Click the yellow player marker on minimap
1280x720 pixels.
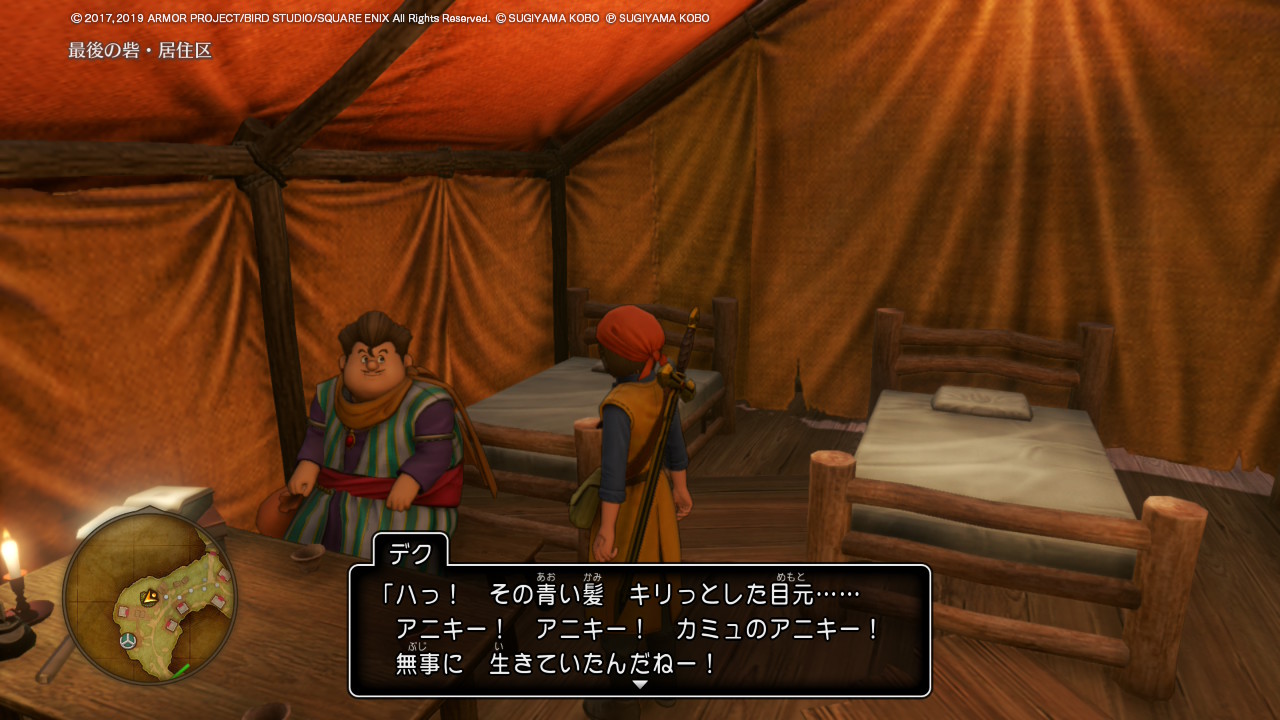(150, 597)
